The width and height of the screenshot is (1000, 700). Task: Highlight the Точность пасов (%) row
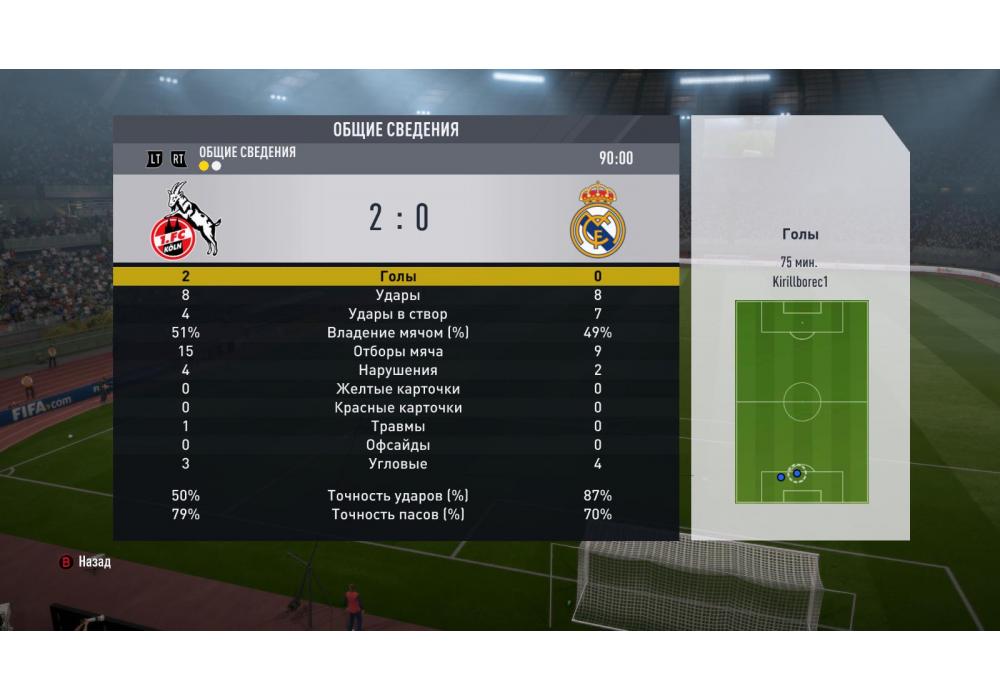tap(397, 514)
